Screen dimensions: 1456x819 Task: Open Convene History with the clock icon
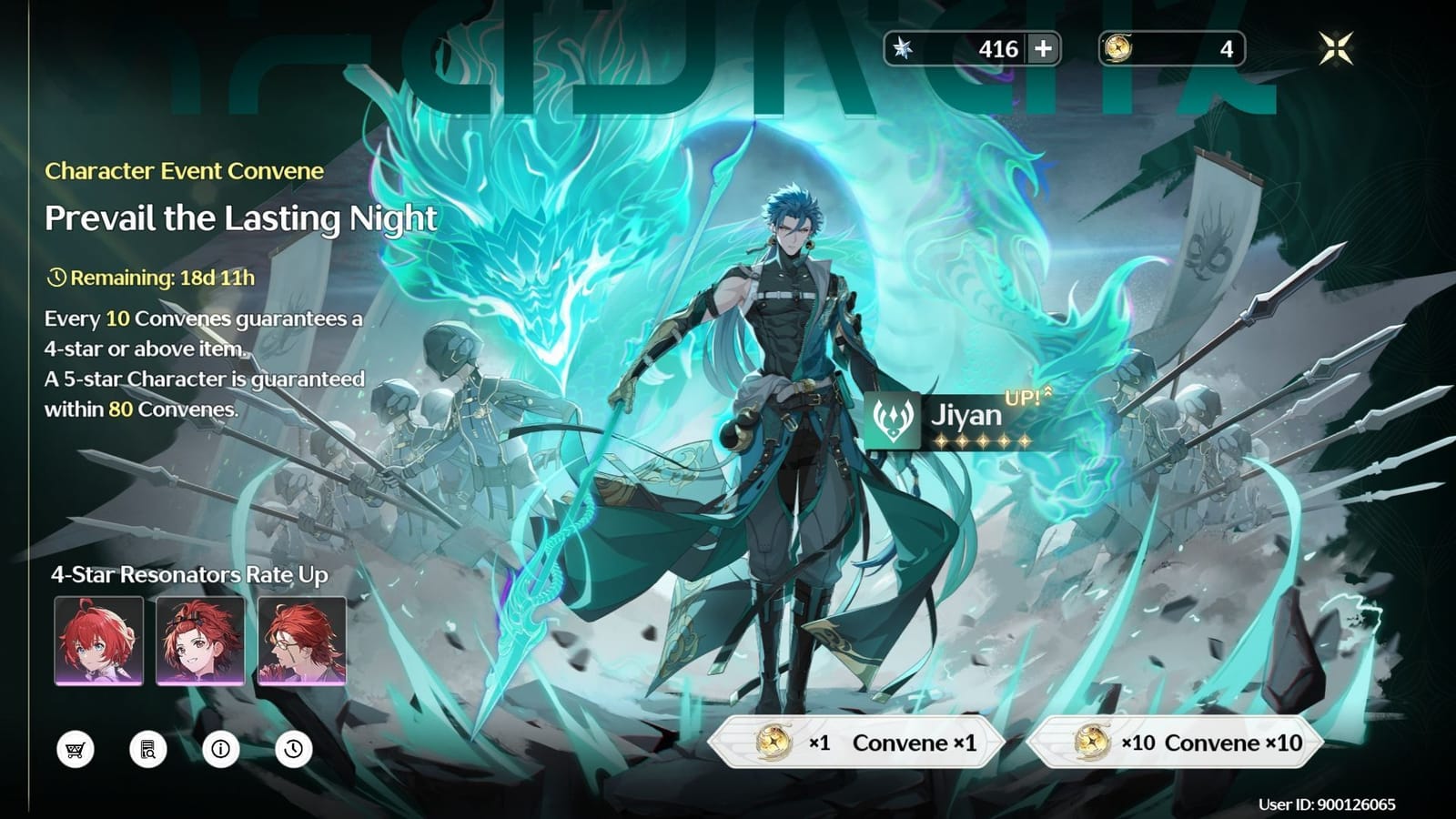pos(292,751)
